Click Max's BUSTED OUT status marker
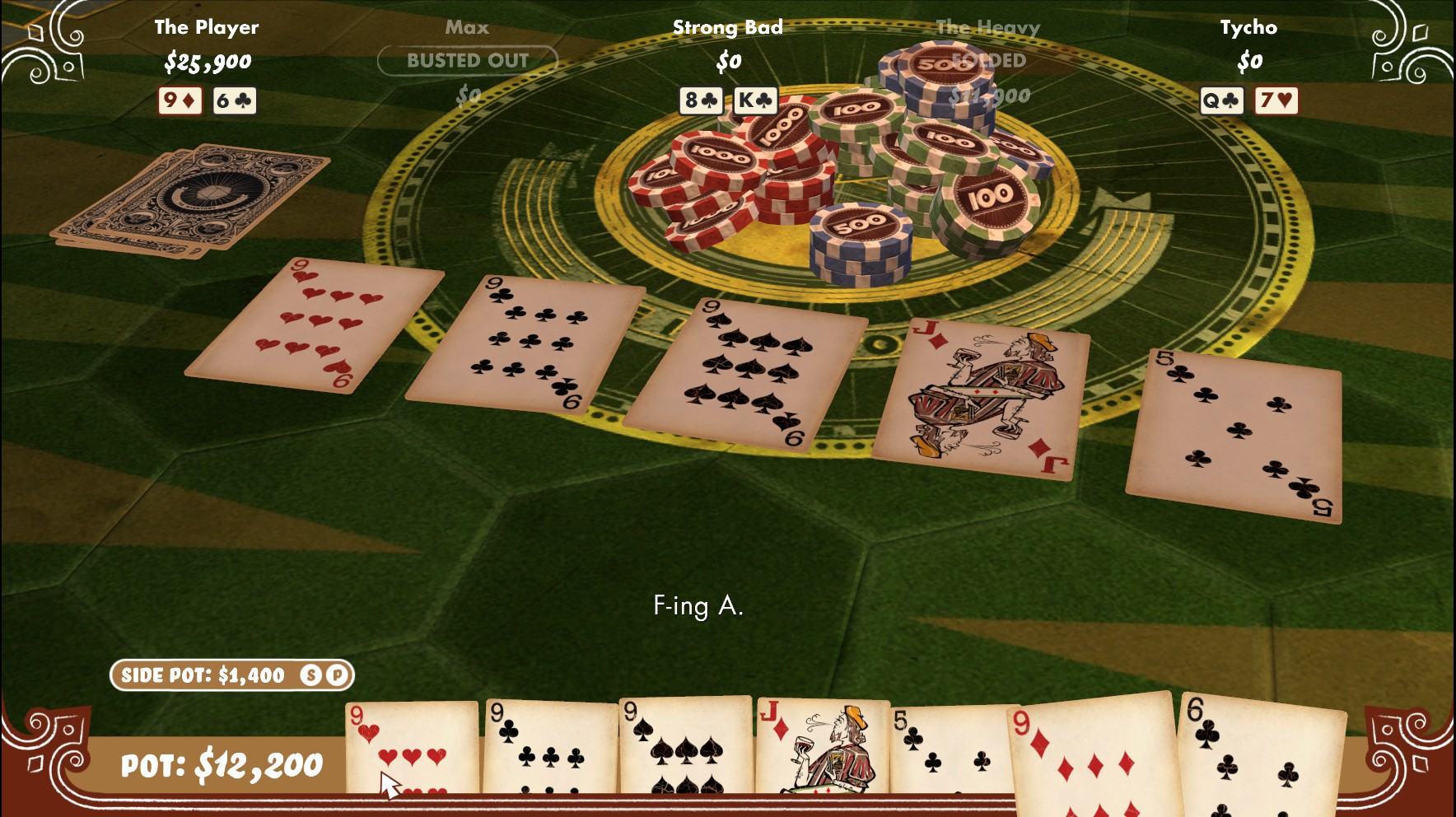1456x817 pixels. tap(469, 60)
